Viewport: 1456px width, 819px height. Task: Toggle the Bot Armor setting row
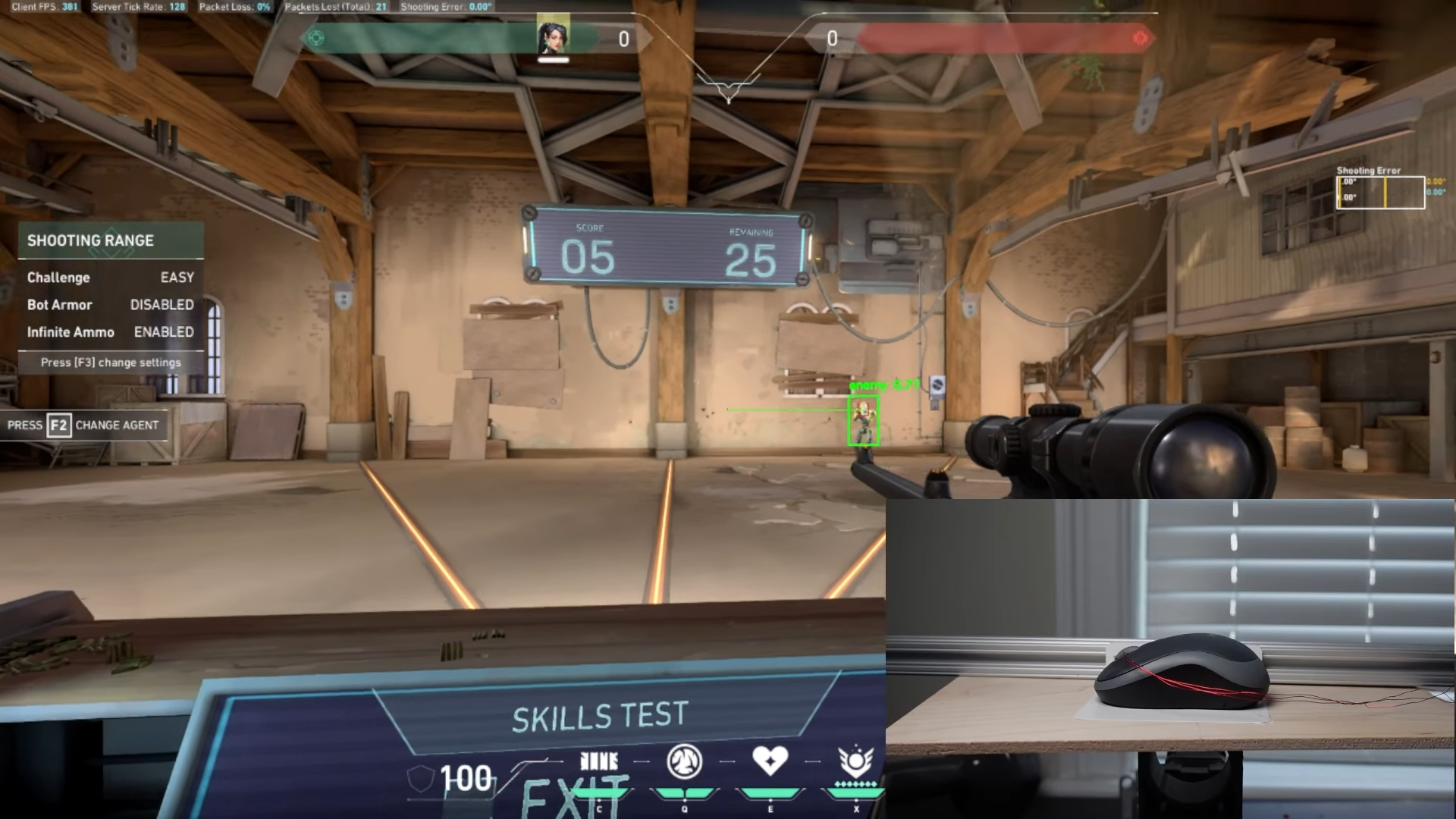point(111,305)
